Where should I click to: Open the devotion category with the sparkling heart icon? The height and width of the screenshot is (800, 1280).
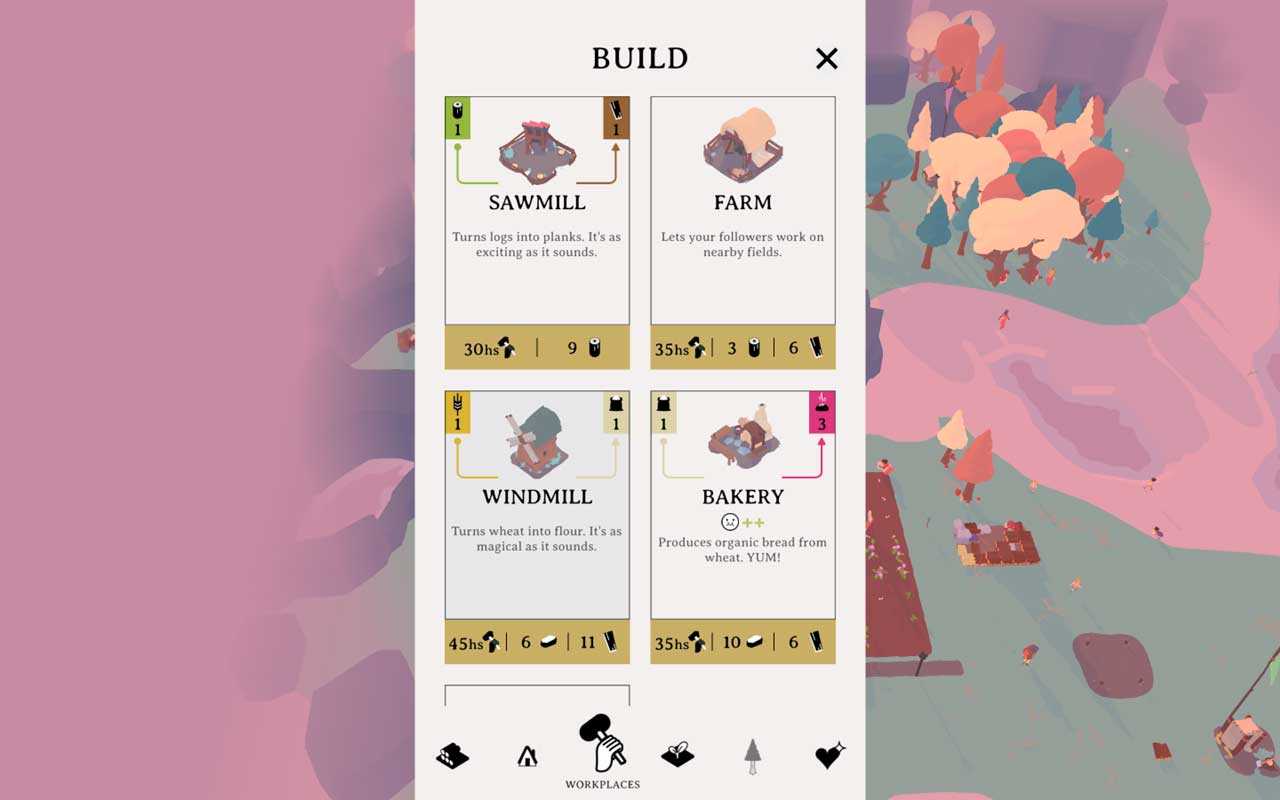tap(826, 755)
